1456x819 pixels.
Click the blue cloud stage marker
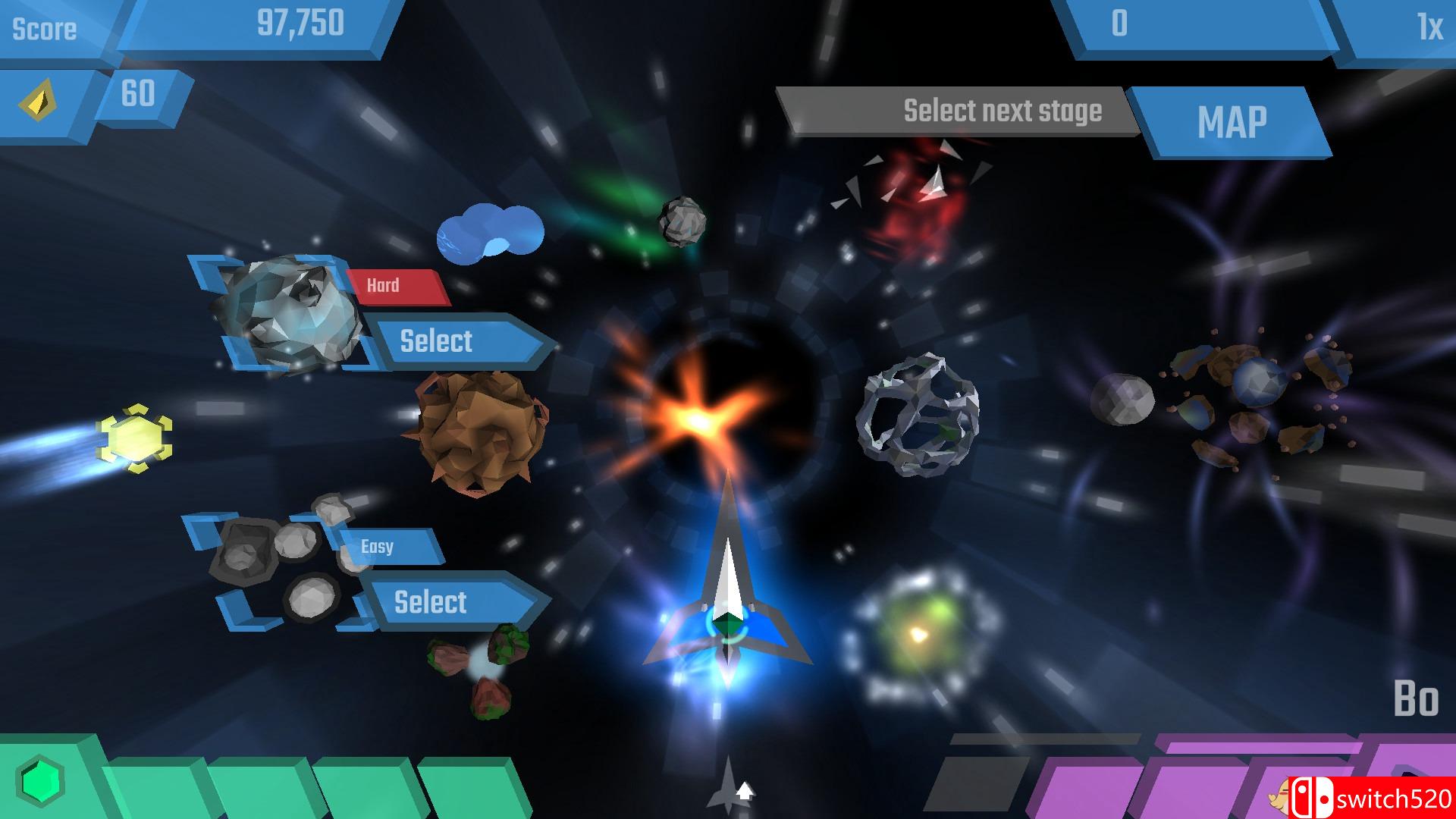489,231
